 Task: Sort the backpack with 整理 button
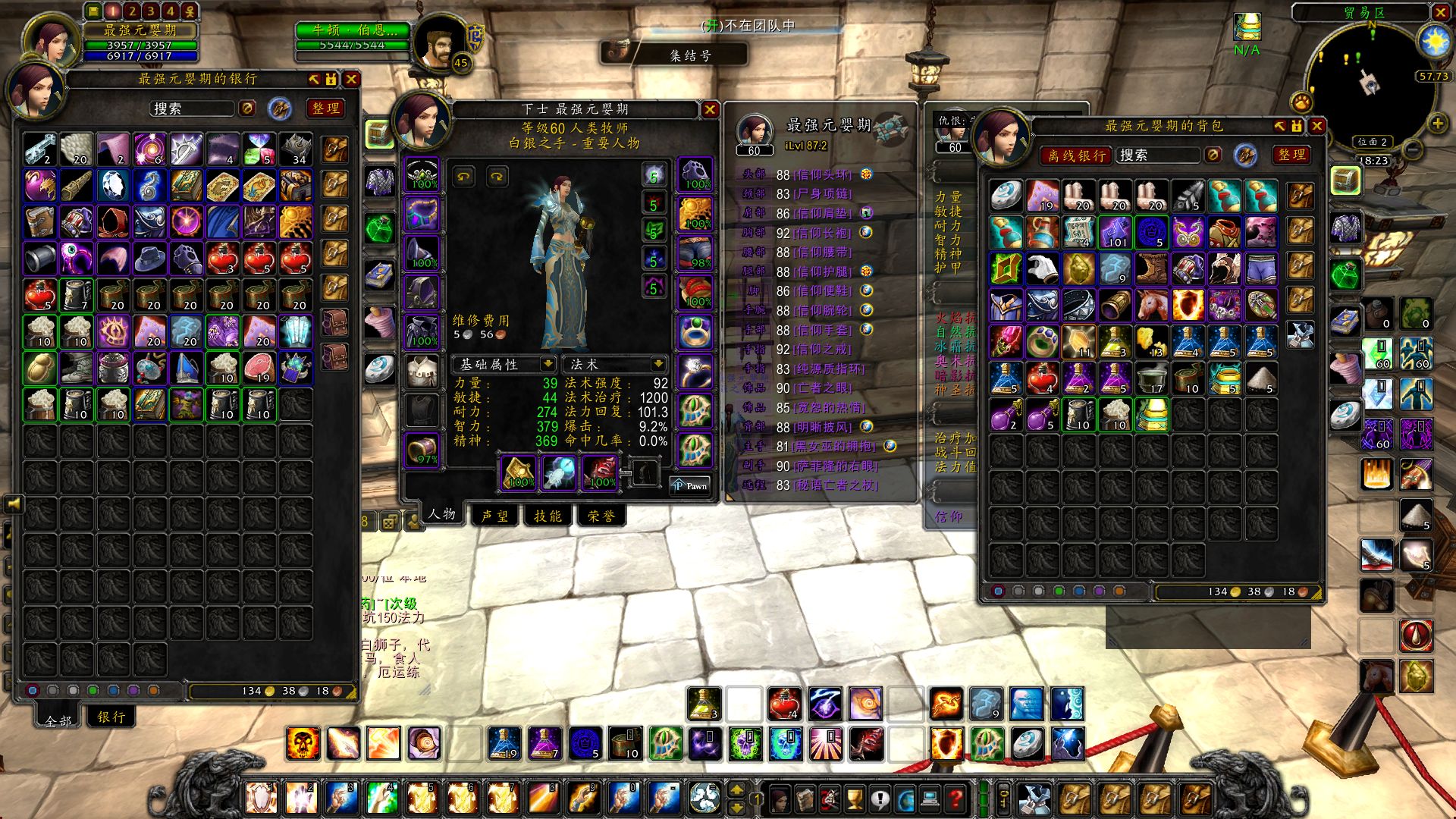[1292, 155]
